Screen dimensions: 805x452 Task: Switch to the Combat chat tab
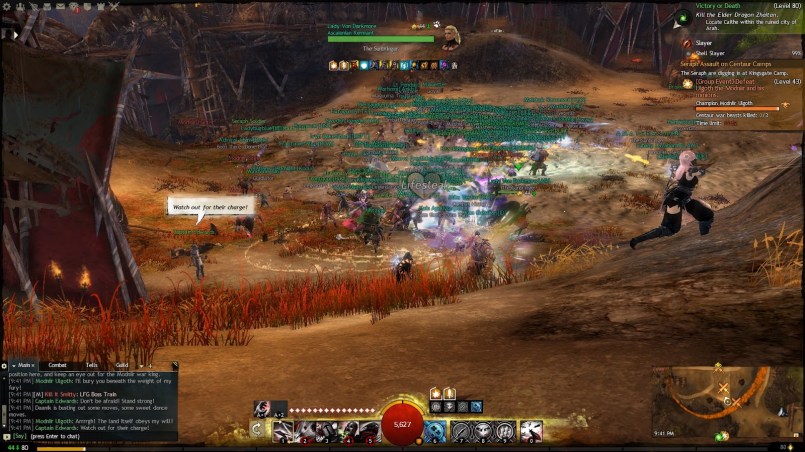[57, 365]
